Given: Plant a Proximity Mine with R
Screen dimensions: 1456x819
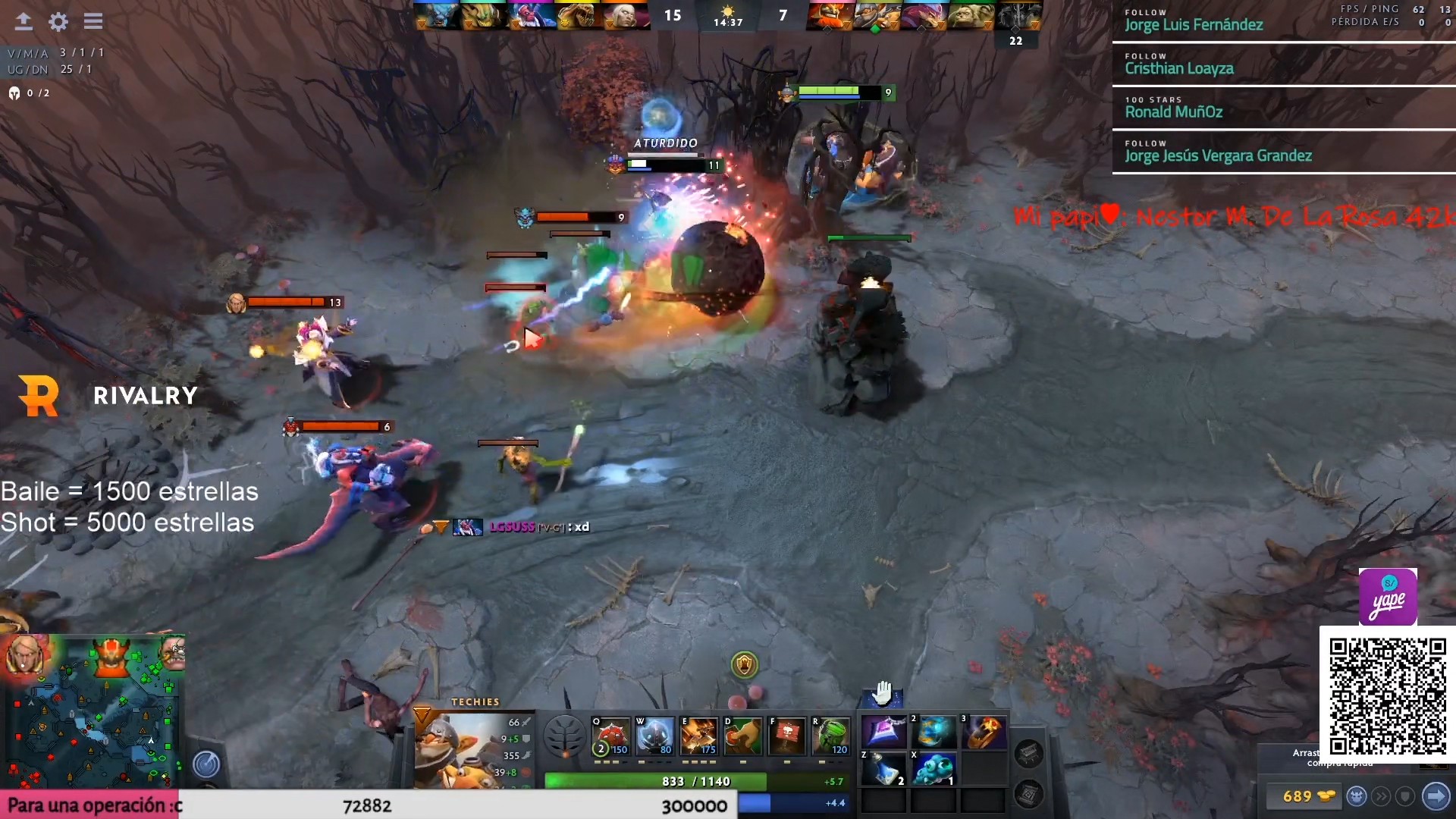Looking at the screenshot, I should tap(831, 736).
